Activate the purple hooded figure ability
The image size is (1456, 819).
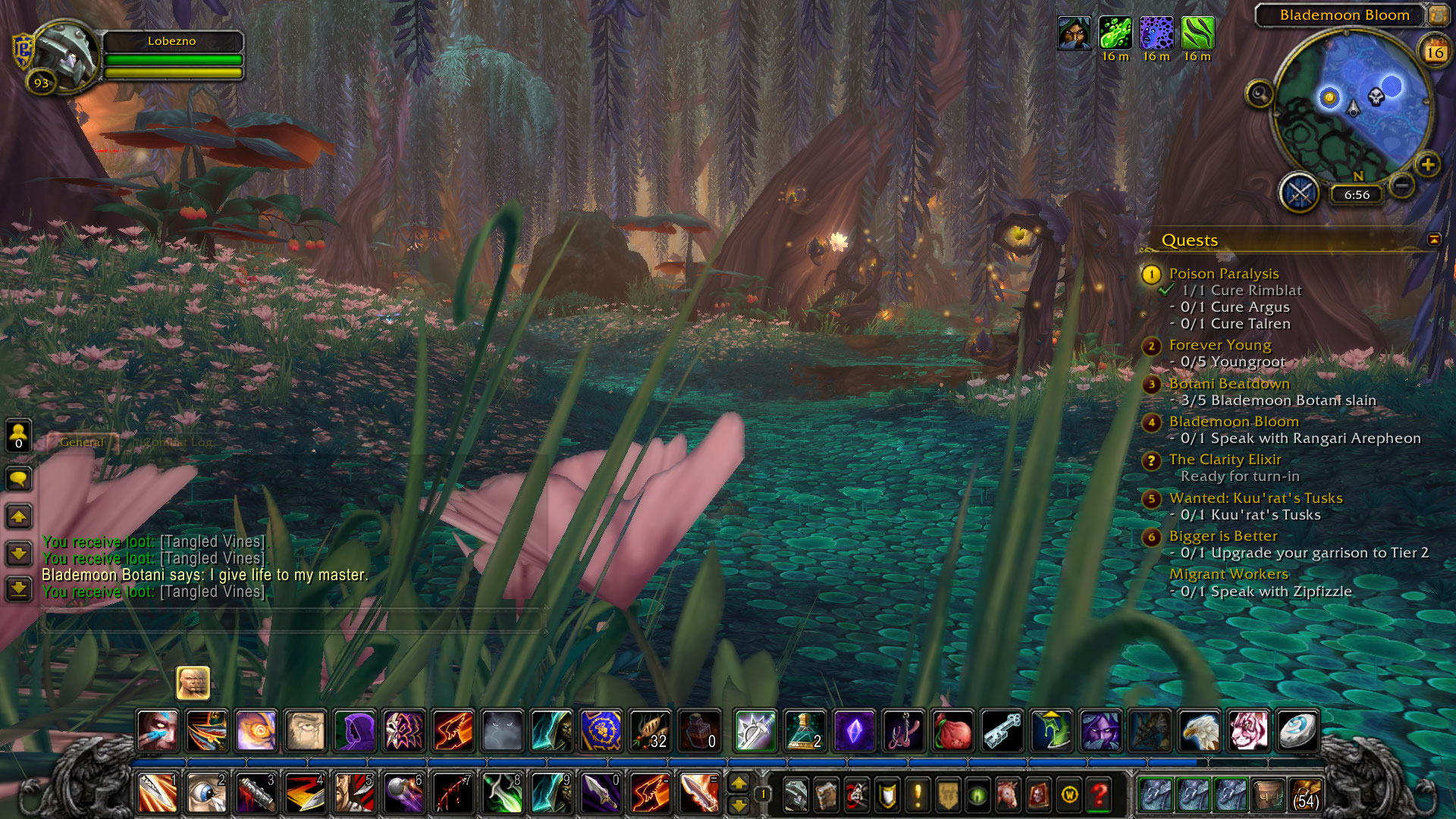tap(355, 731)
